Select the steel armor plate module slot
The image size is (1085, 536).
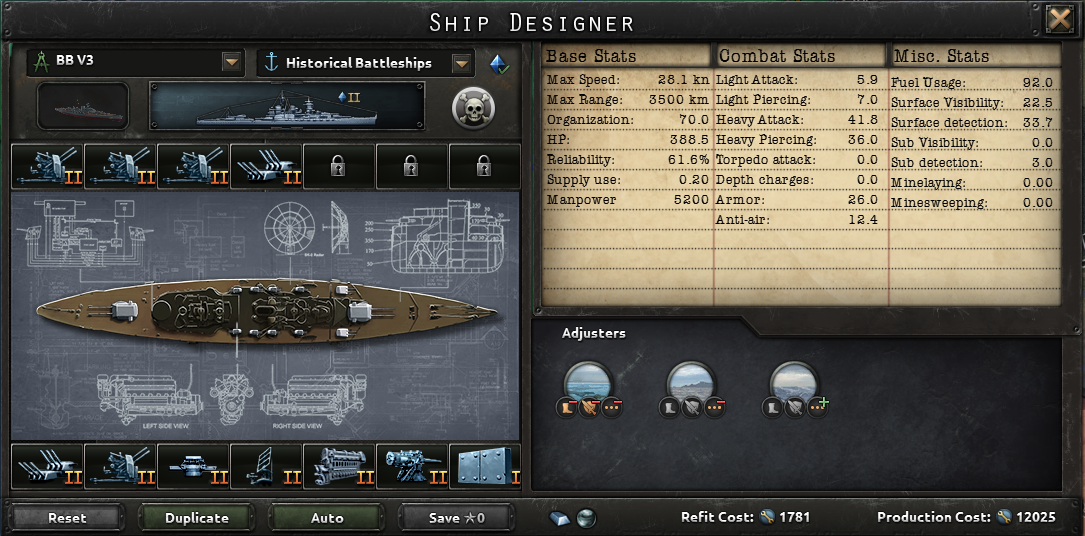[485, 466]
